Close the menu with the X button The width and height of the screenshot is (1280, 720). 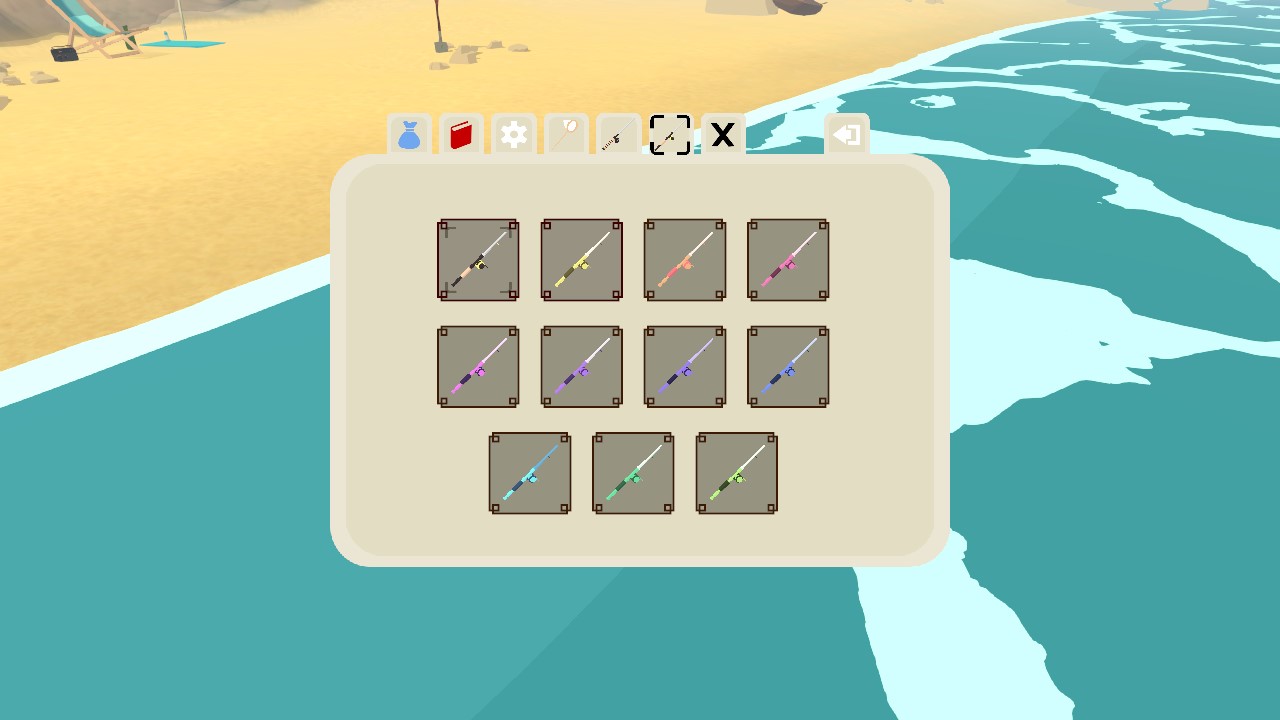pyautogui.click(x=722, y=135)
